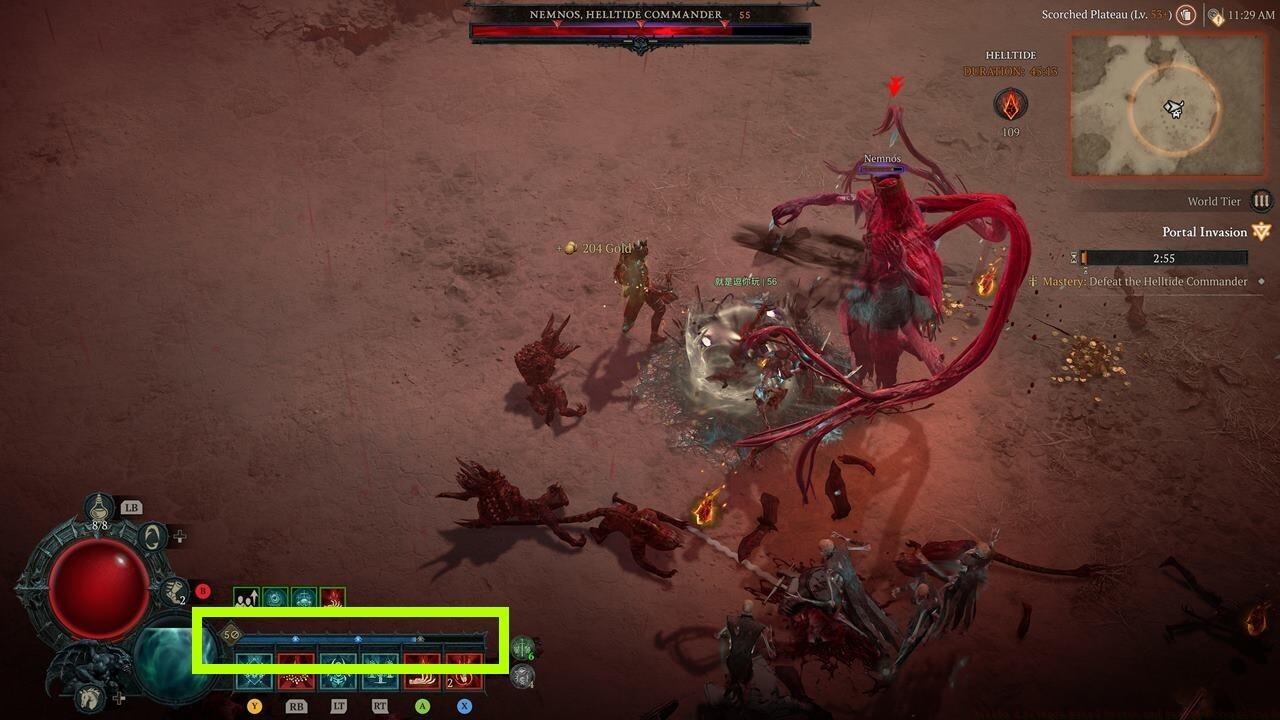Click the 2:55 event progress bar

coord(1165,257)
